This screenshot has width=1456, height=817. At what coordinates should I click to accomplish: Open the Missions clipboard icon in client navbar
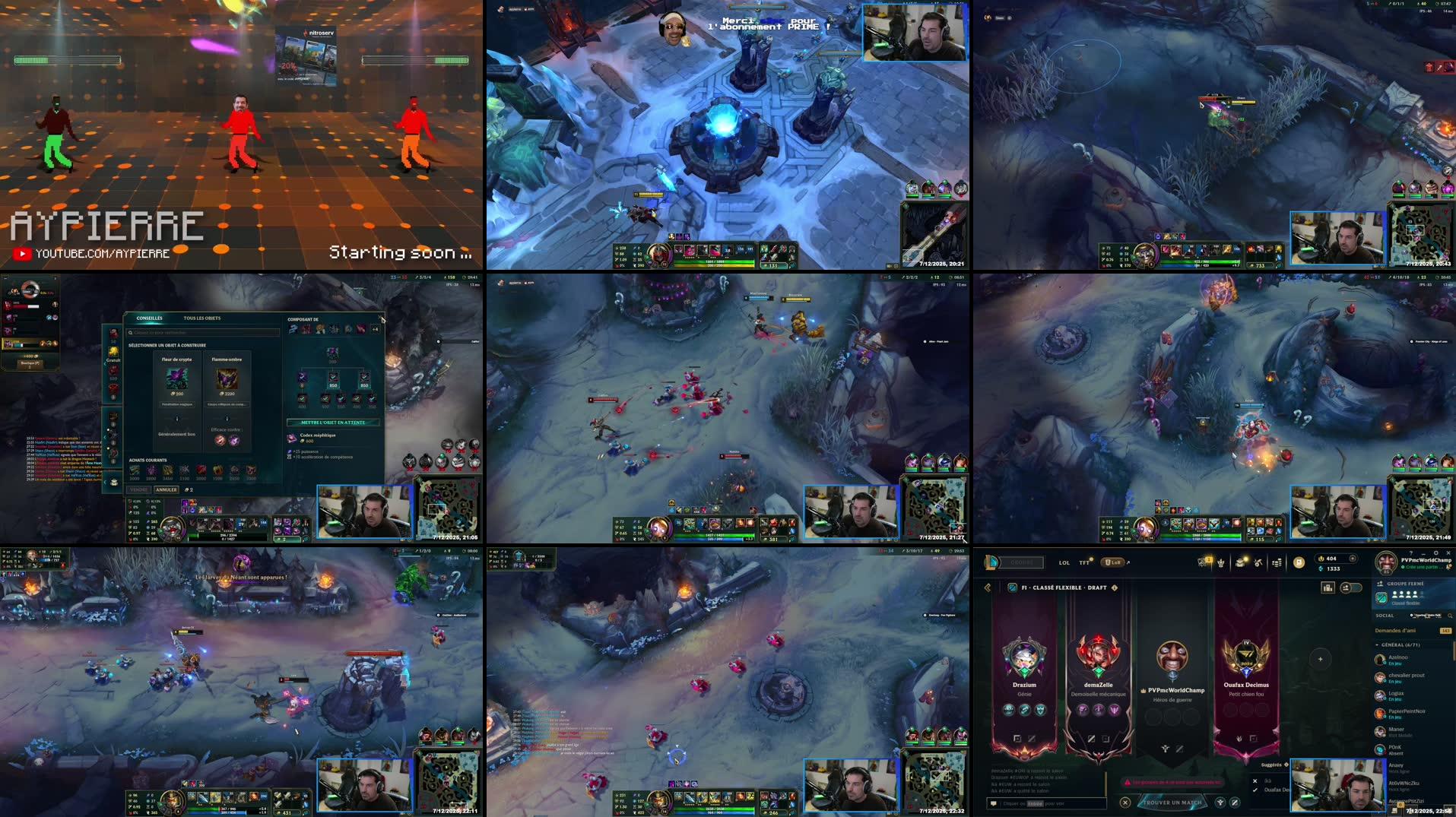tap(1202, 562)
